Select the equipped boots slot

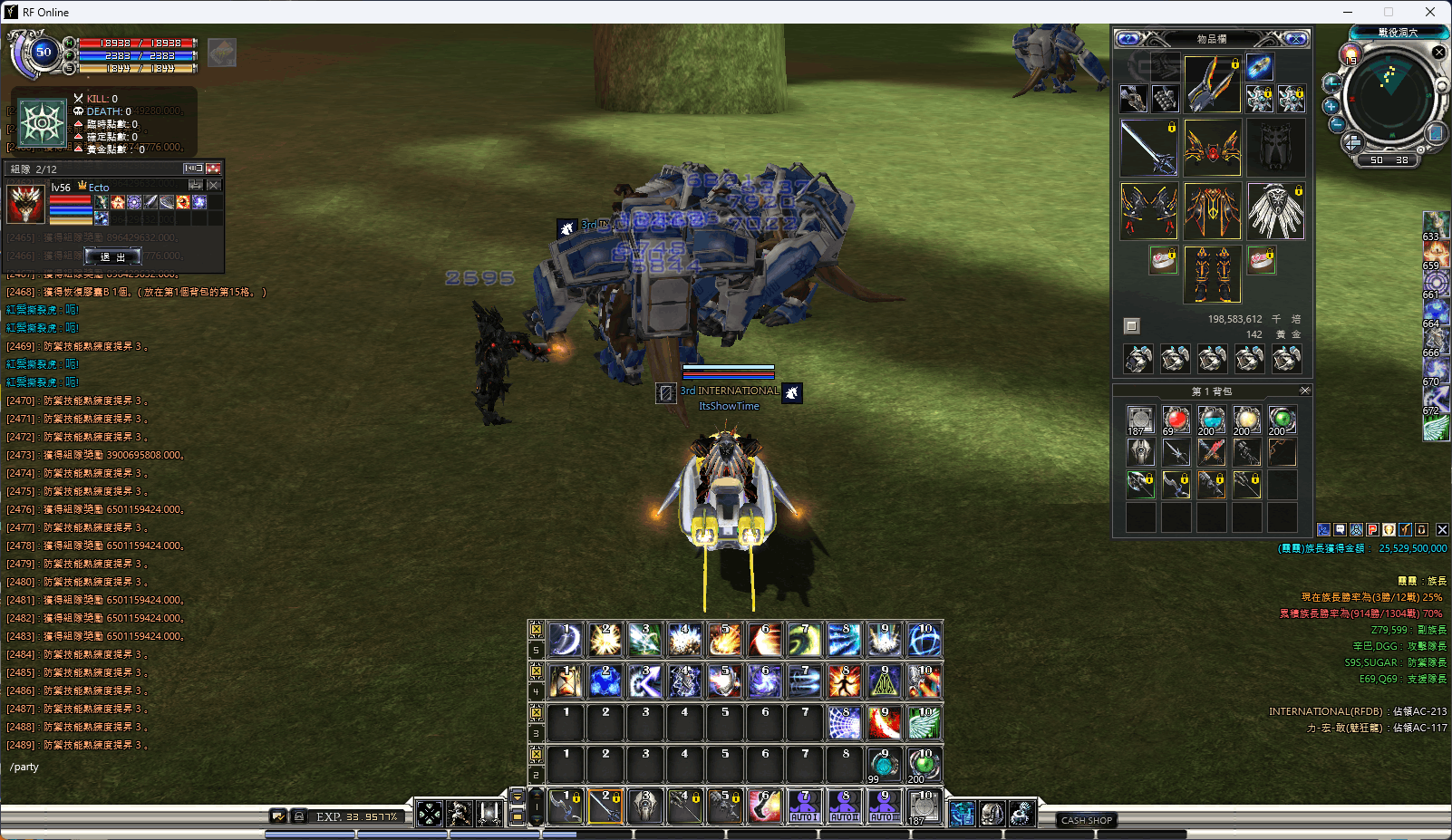click(x=1212, y=275)
